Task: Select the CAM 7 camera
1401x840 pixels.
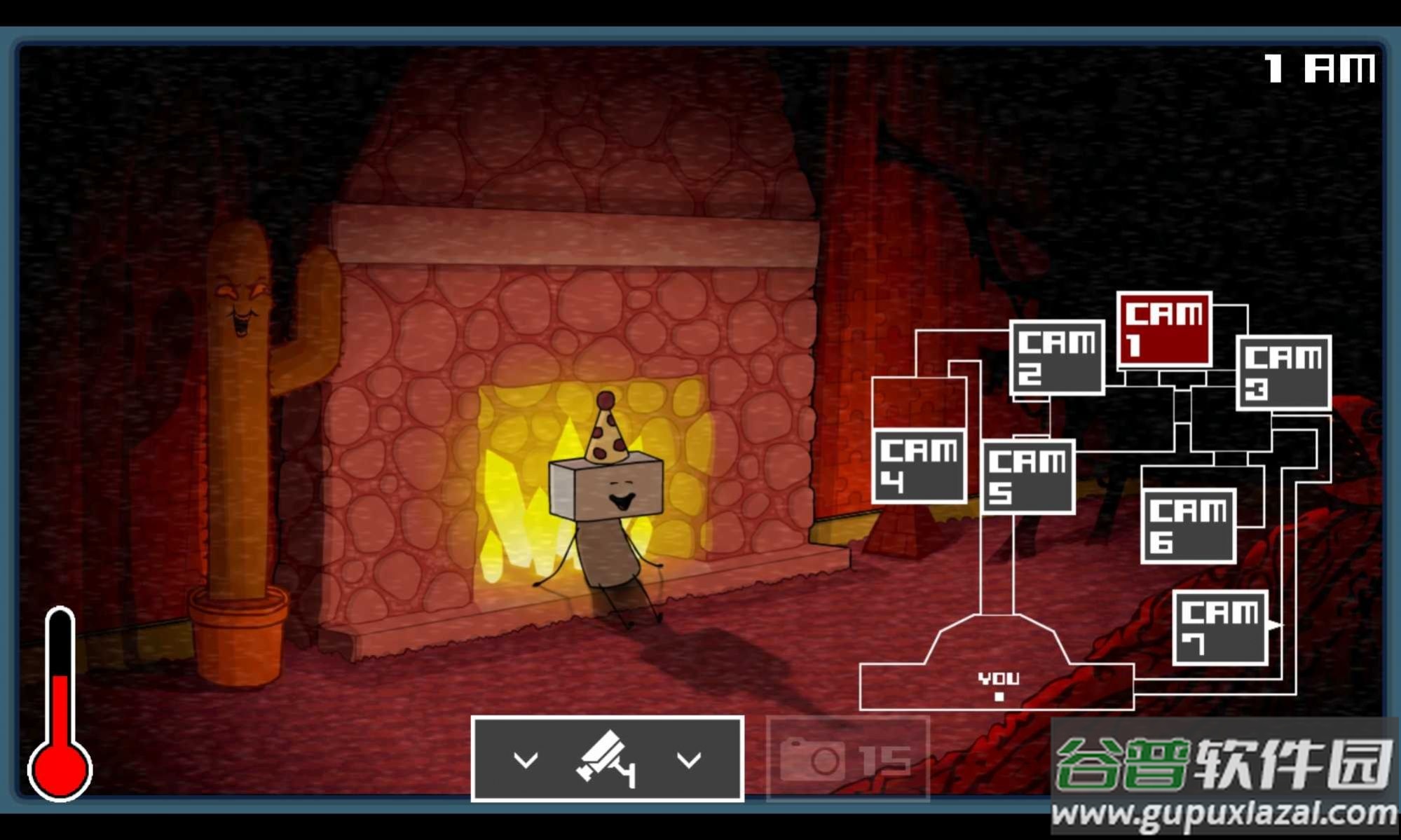Action: click(1220, 628)
